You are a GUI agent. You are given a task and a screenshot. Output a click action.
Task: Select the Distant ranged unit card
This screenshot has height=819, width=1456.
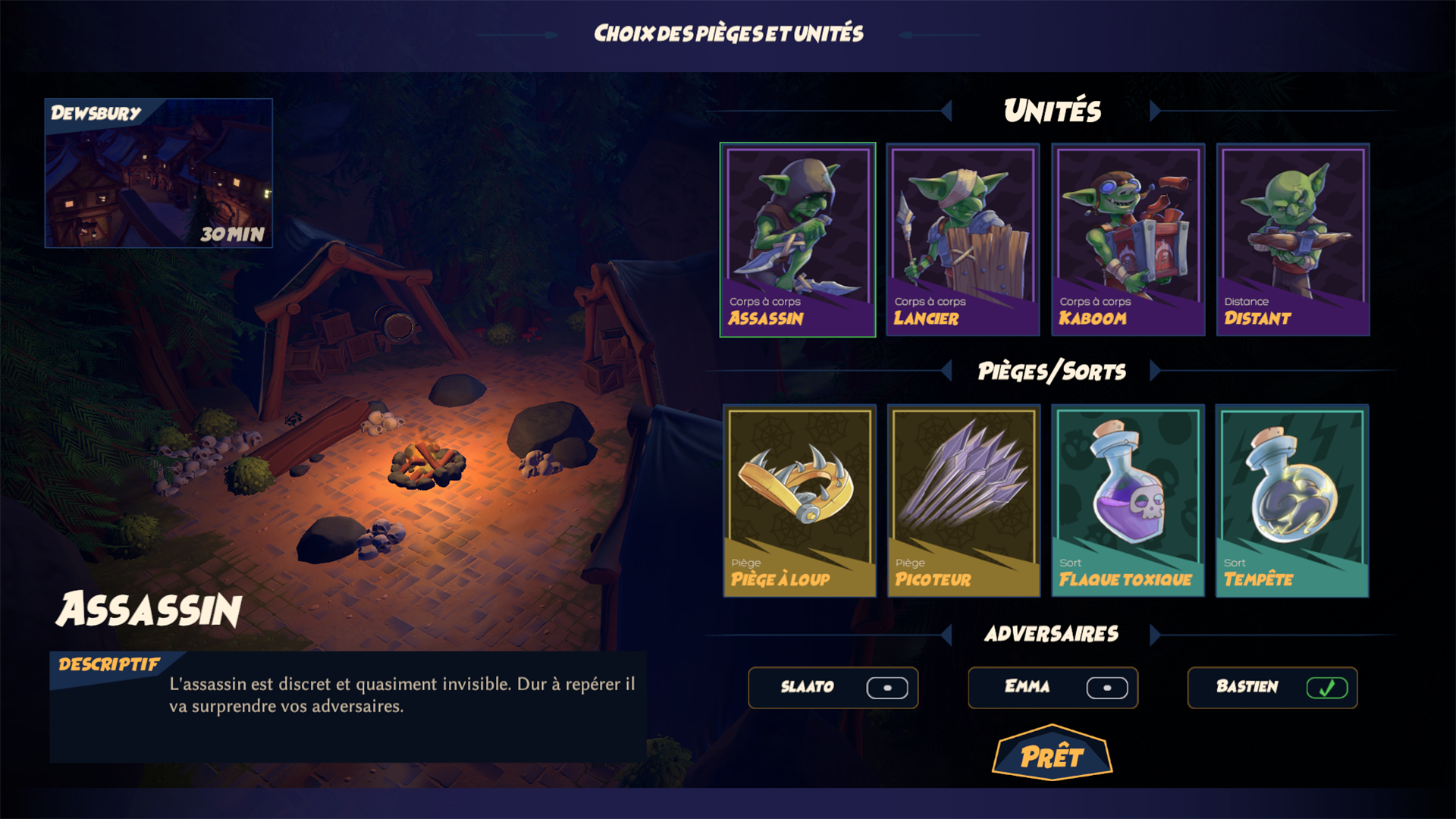tap(1293, 239)
